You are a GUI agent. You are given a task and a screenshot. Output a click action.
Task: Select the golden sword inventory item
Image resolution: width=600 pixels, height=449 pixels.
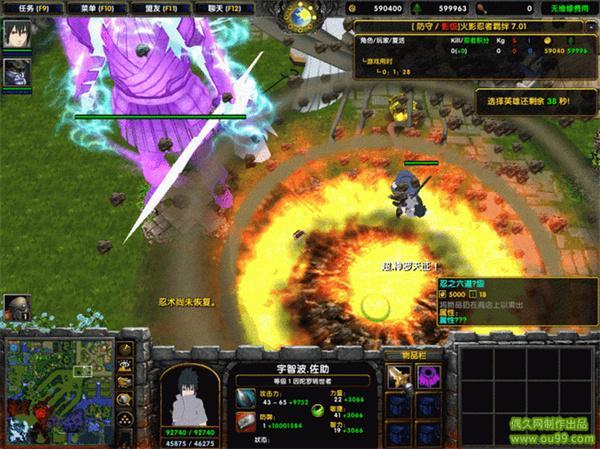[x=400, y=377]
